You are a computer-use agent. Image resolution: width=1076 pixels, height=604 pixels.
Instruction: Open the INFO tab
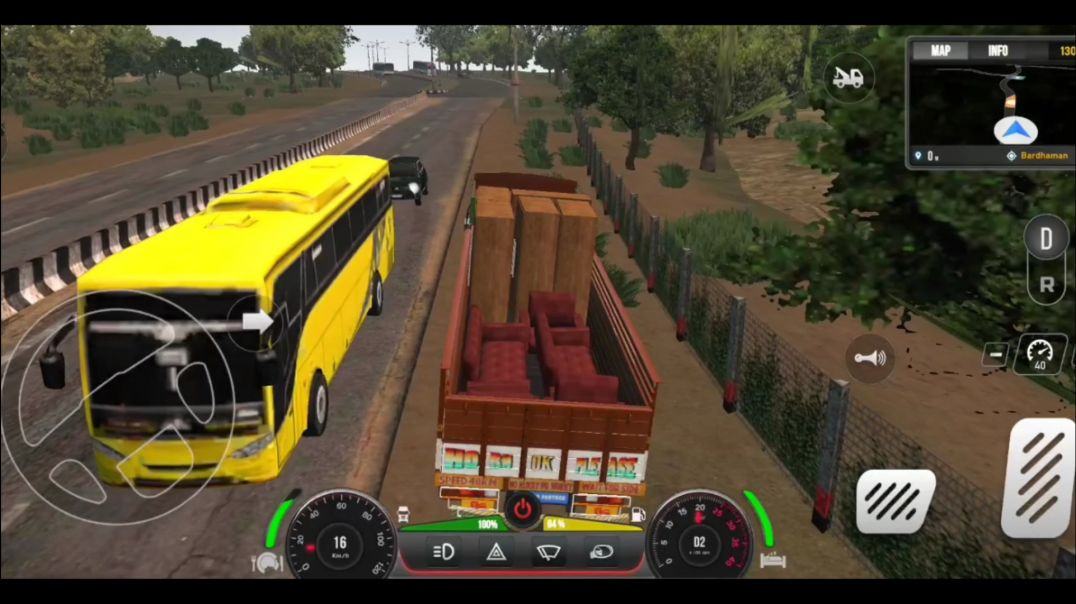(x=997, y=51)
